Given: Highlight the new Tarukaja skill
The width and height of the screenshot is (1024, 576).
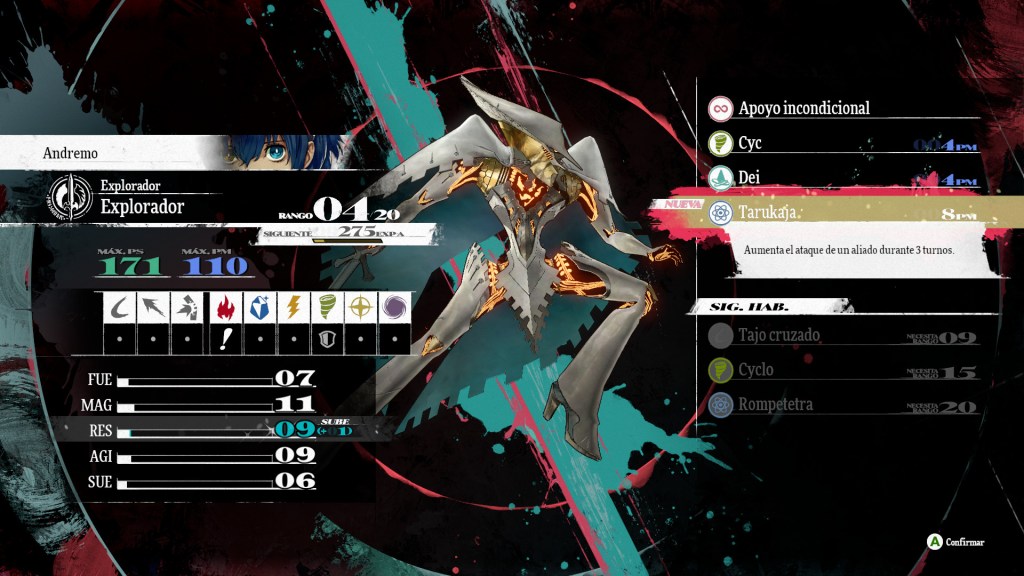Looking at the screenshot, I should coord(840,213).
